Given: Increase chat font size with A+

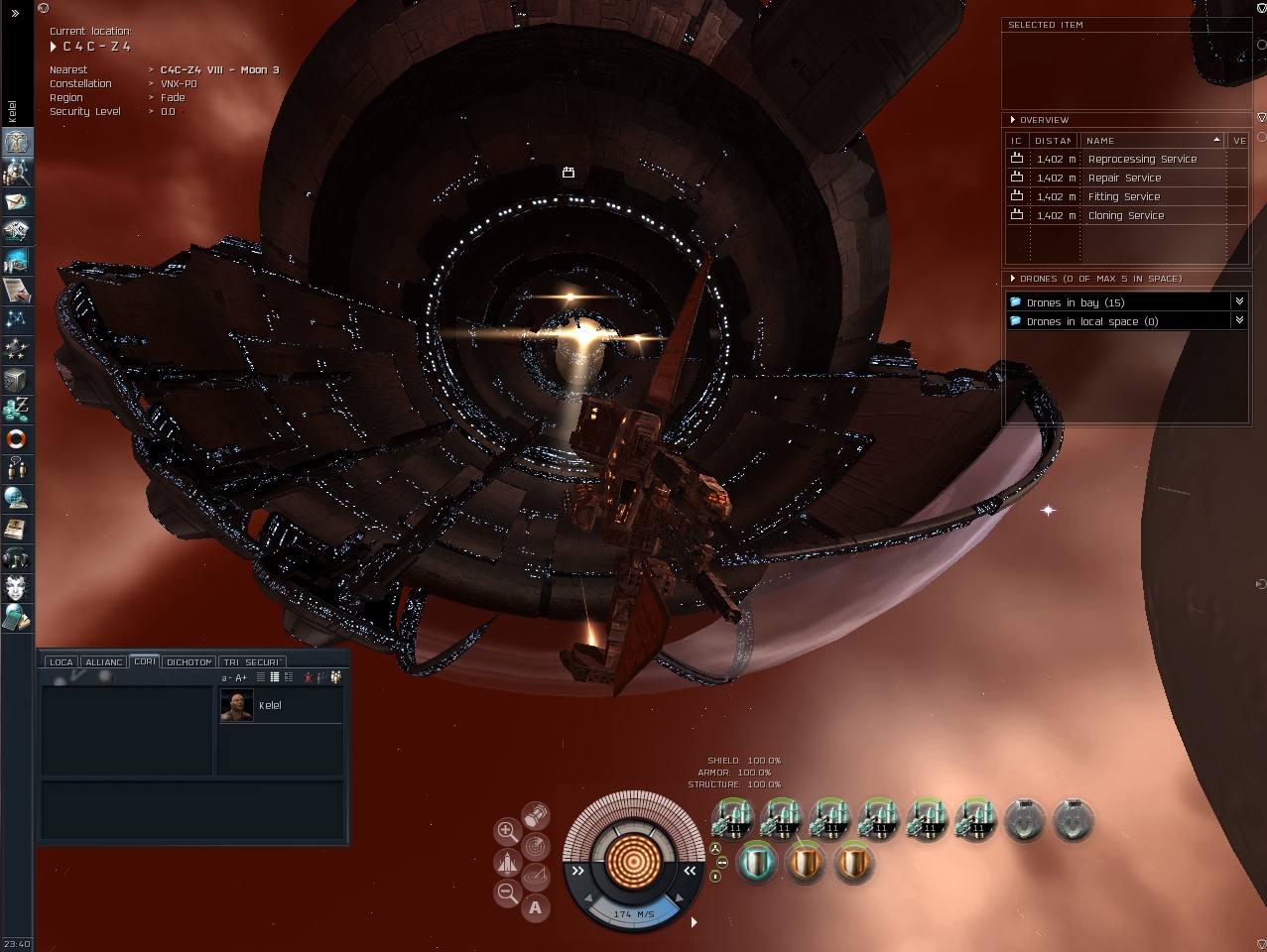Looking at the screenshot, I should tap(241, 677).
